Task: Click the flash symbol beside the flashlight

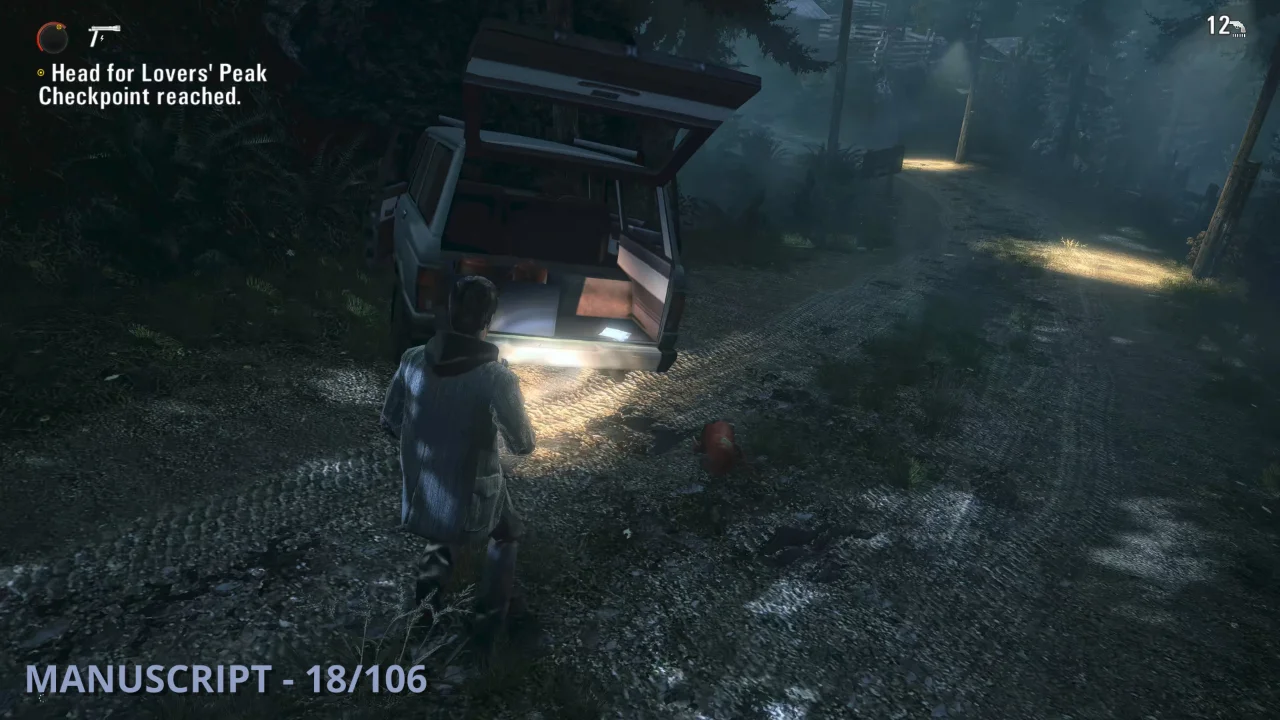Action: [x=101, y=38]
